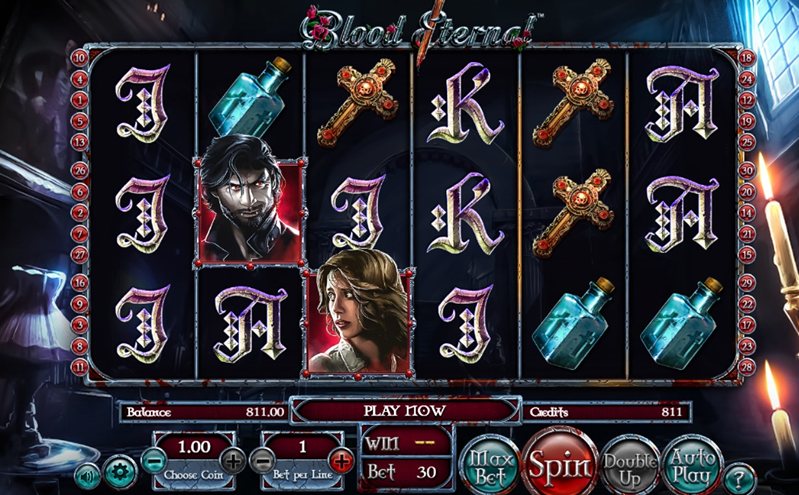Lower the Bet per Line amount
This screenshot has width=799, height=495.
tap(262, 461)
